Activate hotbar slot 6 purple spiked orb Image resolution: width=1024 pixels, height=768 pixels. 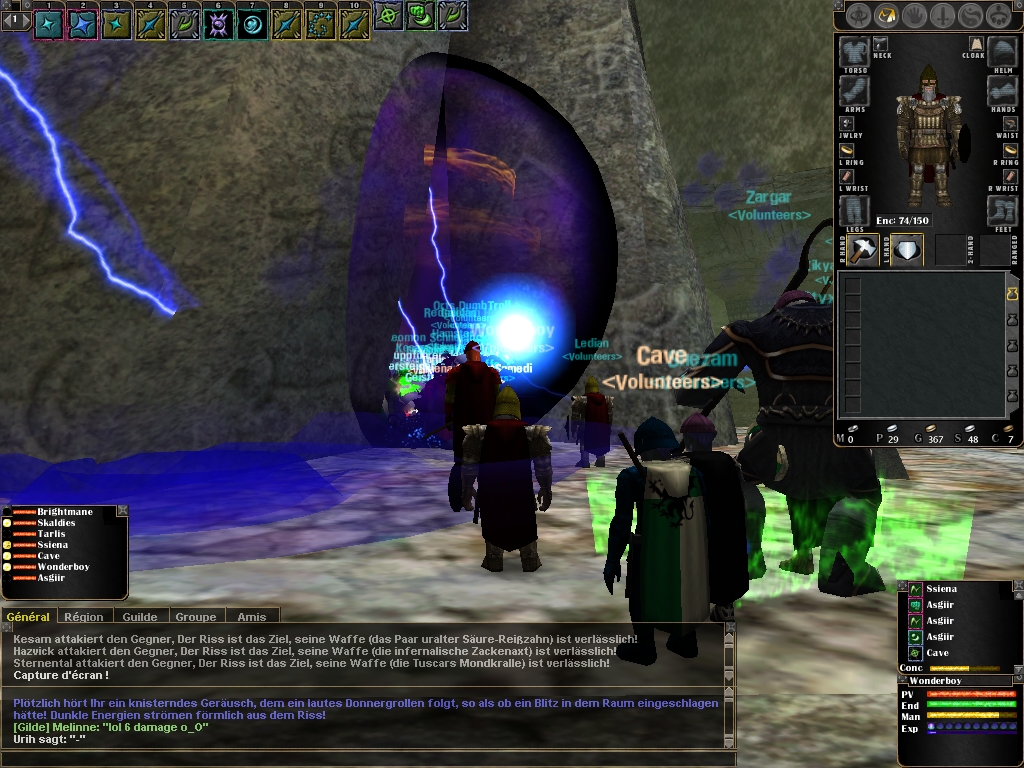click(219, 24)
